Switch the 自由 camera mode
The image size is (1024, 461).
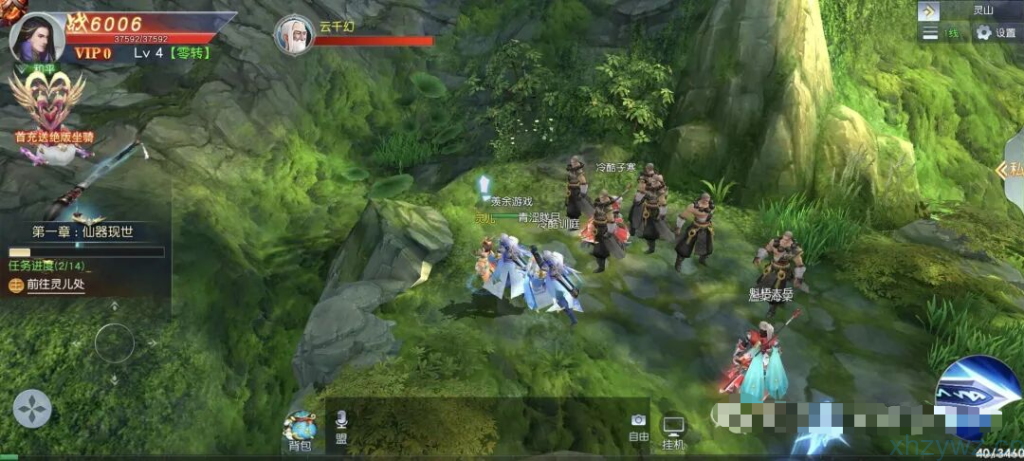tap(638, 428)
